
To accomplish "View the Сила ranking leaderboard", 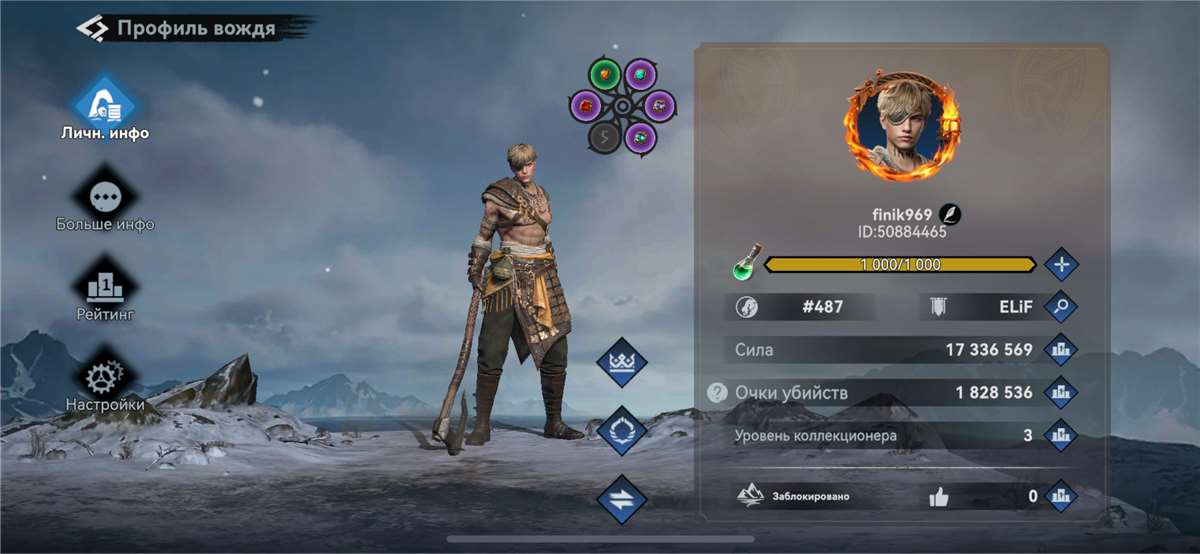I will point(1060,350).
